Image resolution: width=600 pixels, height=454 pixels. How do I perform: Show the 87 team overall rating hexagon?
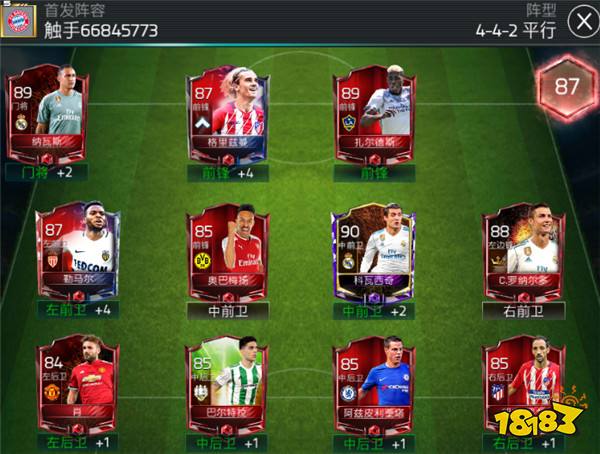tap(567, 86)
